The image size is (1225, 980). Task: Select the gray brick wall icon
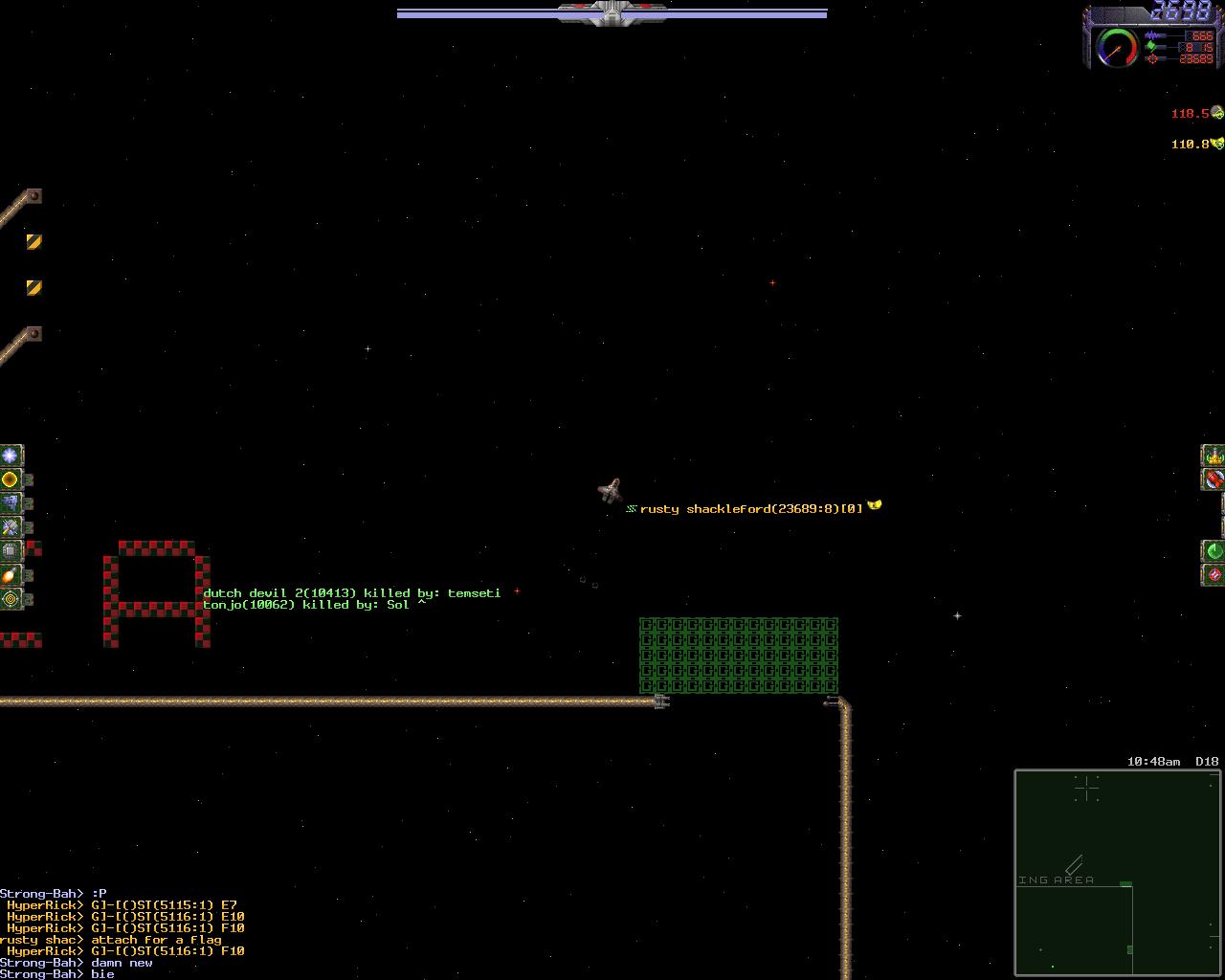tap(11, 551)
